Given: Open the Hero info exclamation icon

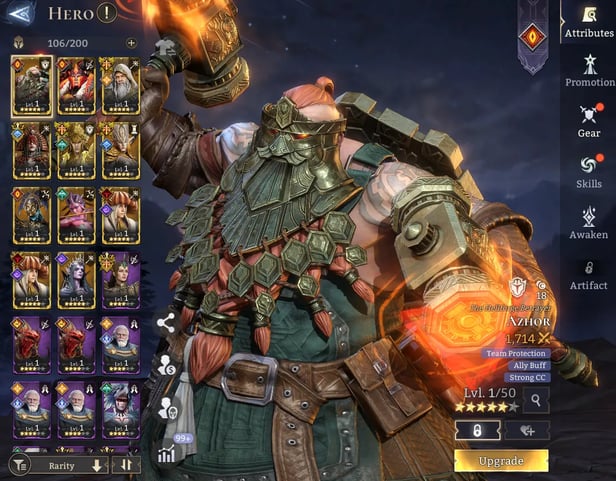Looking at the screenshot, I should 108,14.
